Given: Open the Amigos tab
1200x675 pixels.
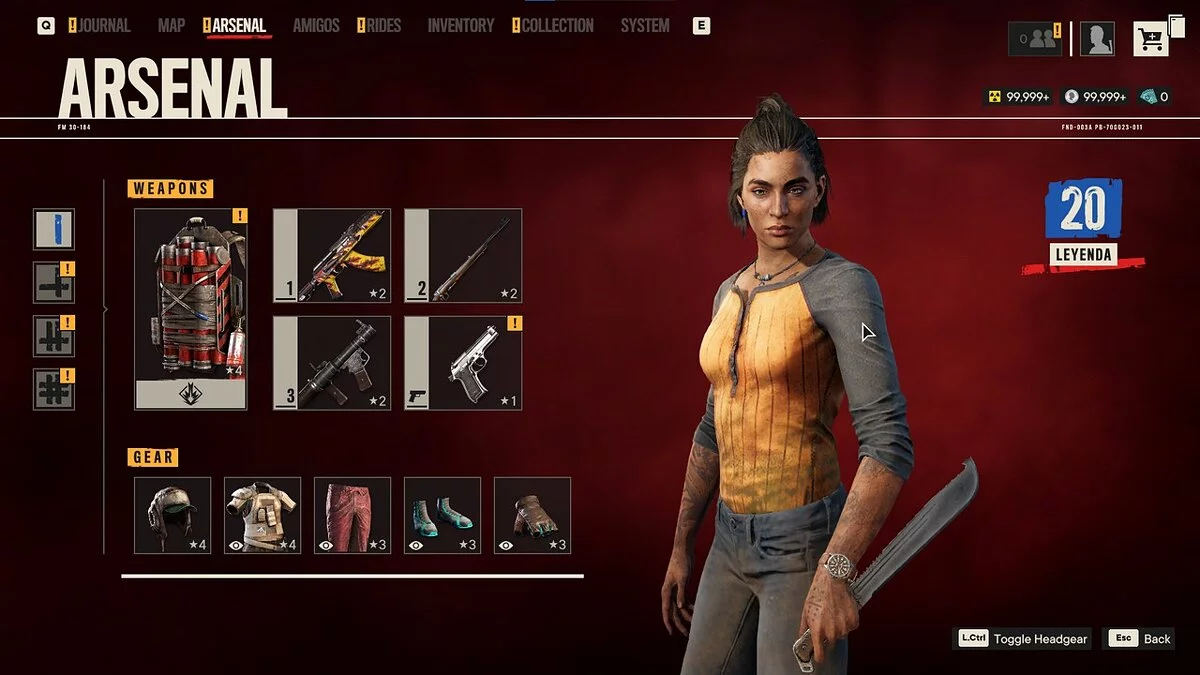Looking at the screenshot, I should tap(316, 26).
